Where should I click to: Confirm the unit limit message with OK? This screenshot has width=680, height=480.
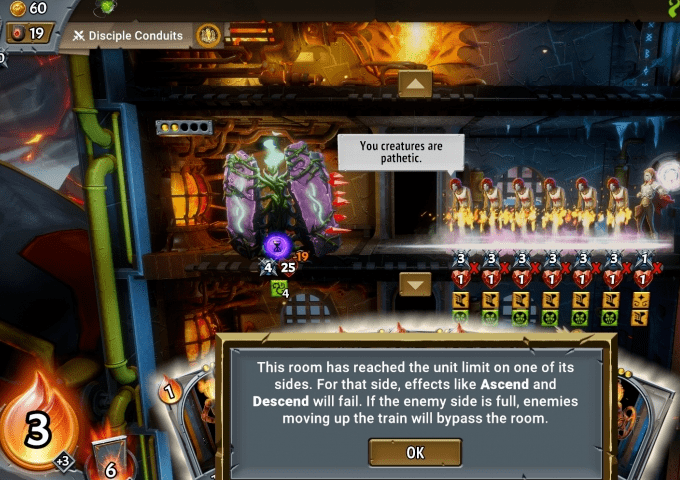coord(415,452)
